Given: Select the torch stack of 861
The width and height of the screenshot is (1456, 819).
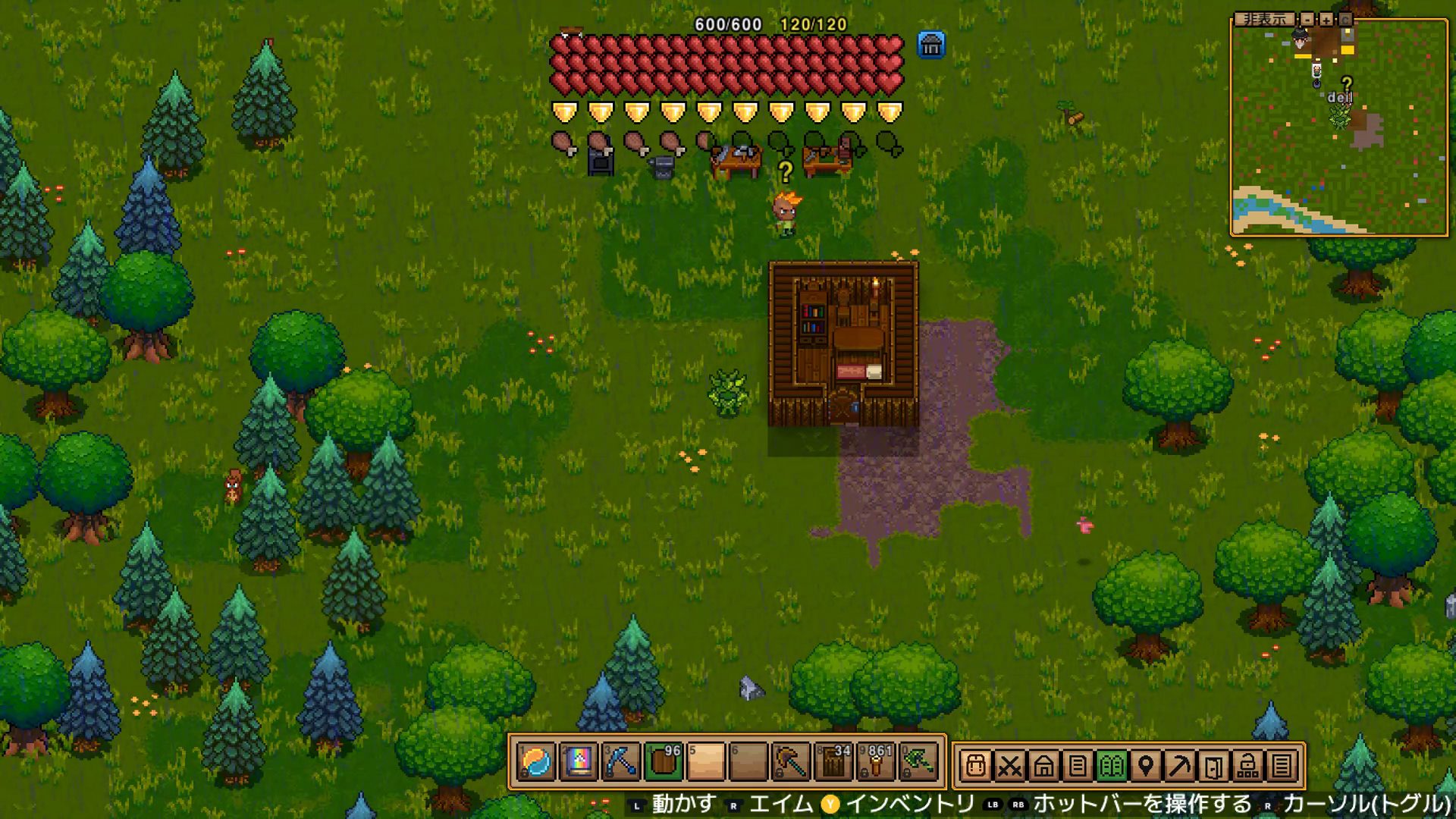Looking at the screenshot, I should point(876,762).
